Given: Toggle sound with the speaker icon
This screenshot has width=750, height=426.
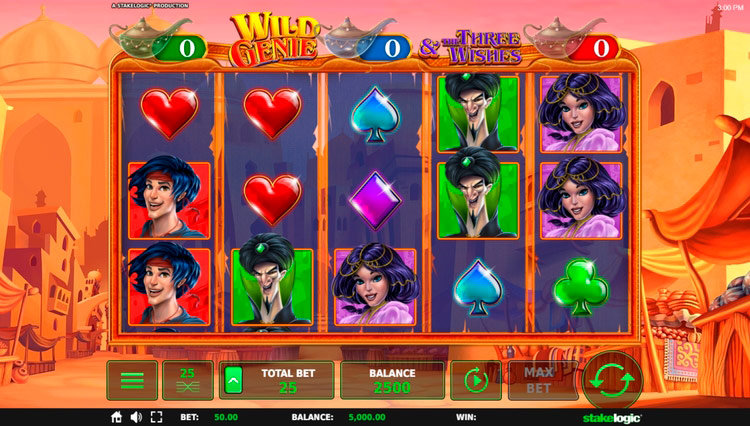Looking at the screenshot, I should [136, 417].
